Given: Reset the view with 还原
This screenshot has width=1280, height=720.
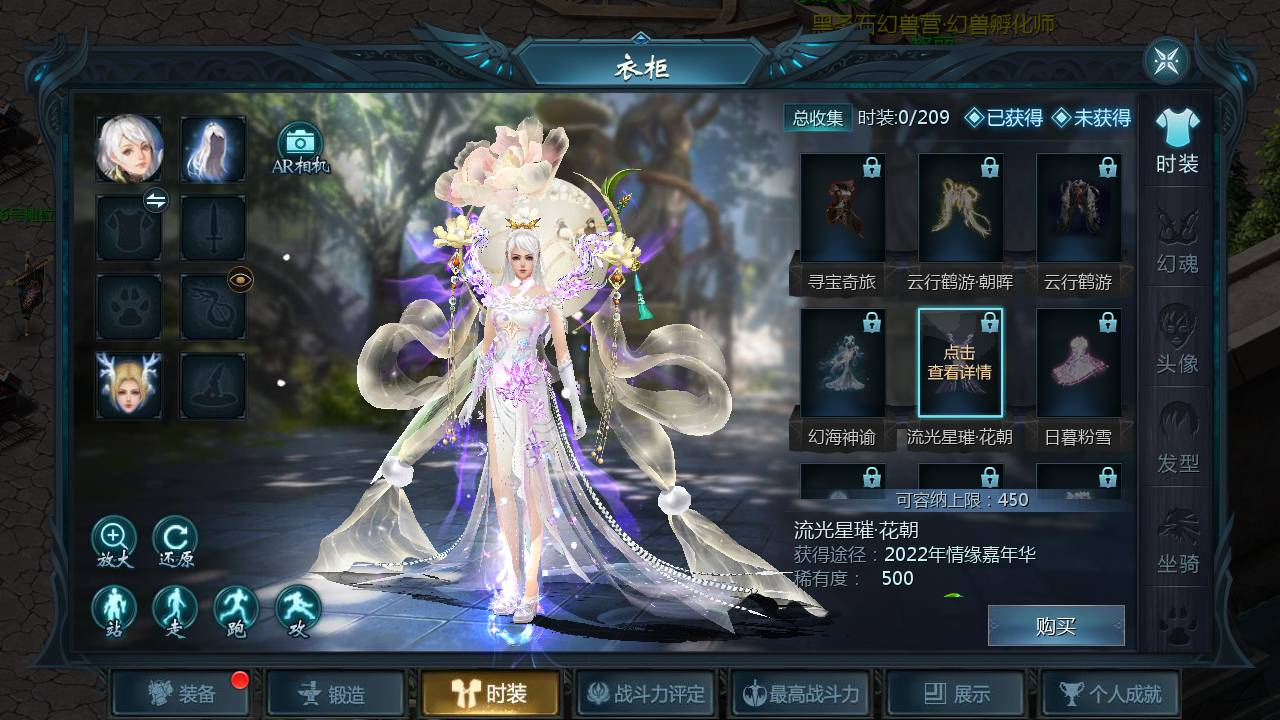Looking at the screenshot, I should tap(175, 541).
